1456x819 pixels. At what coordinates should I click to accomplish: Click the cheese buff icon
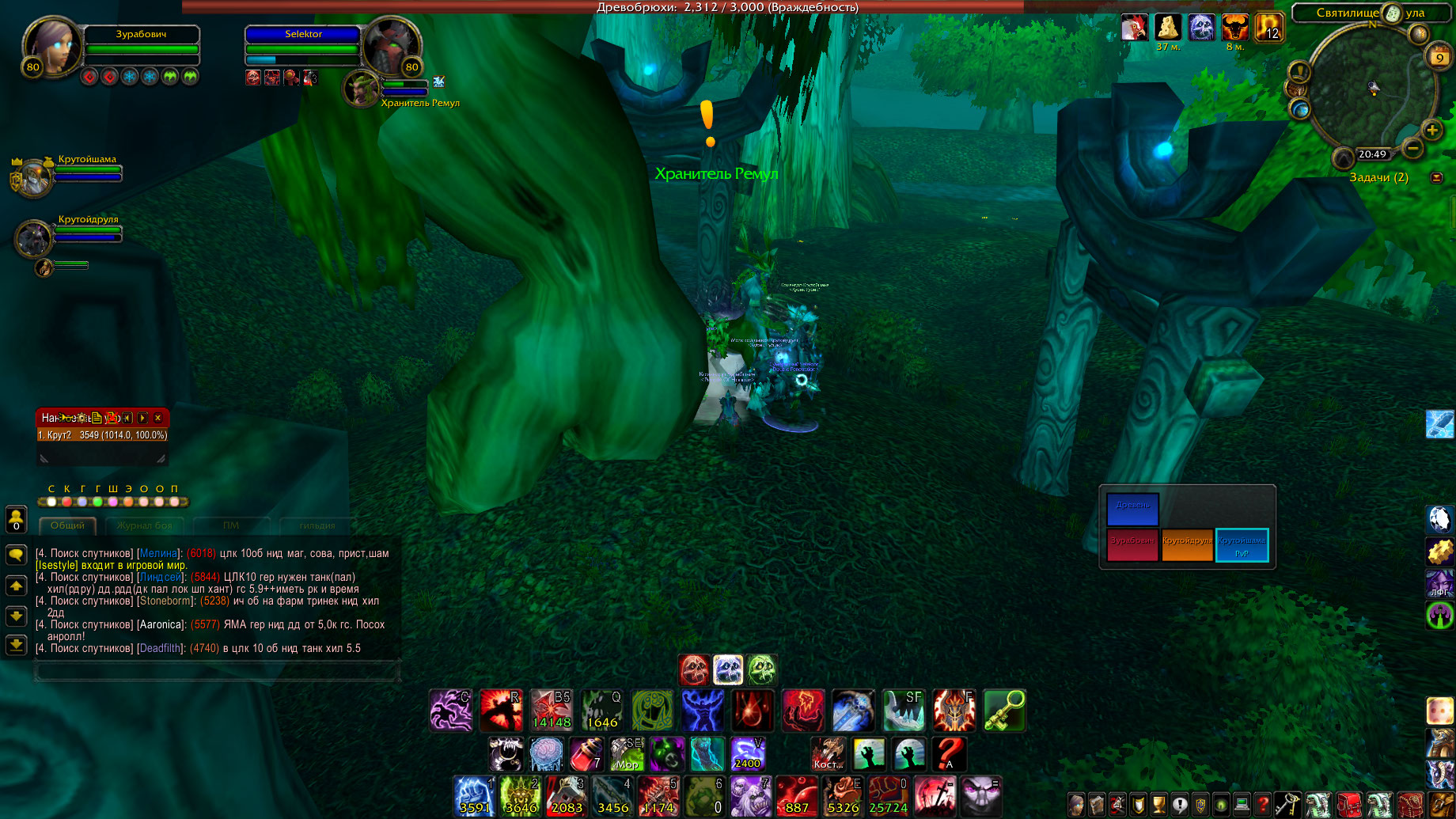pos(1168,28)
